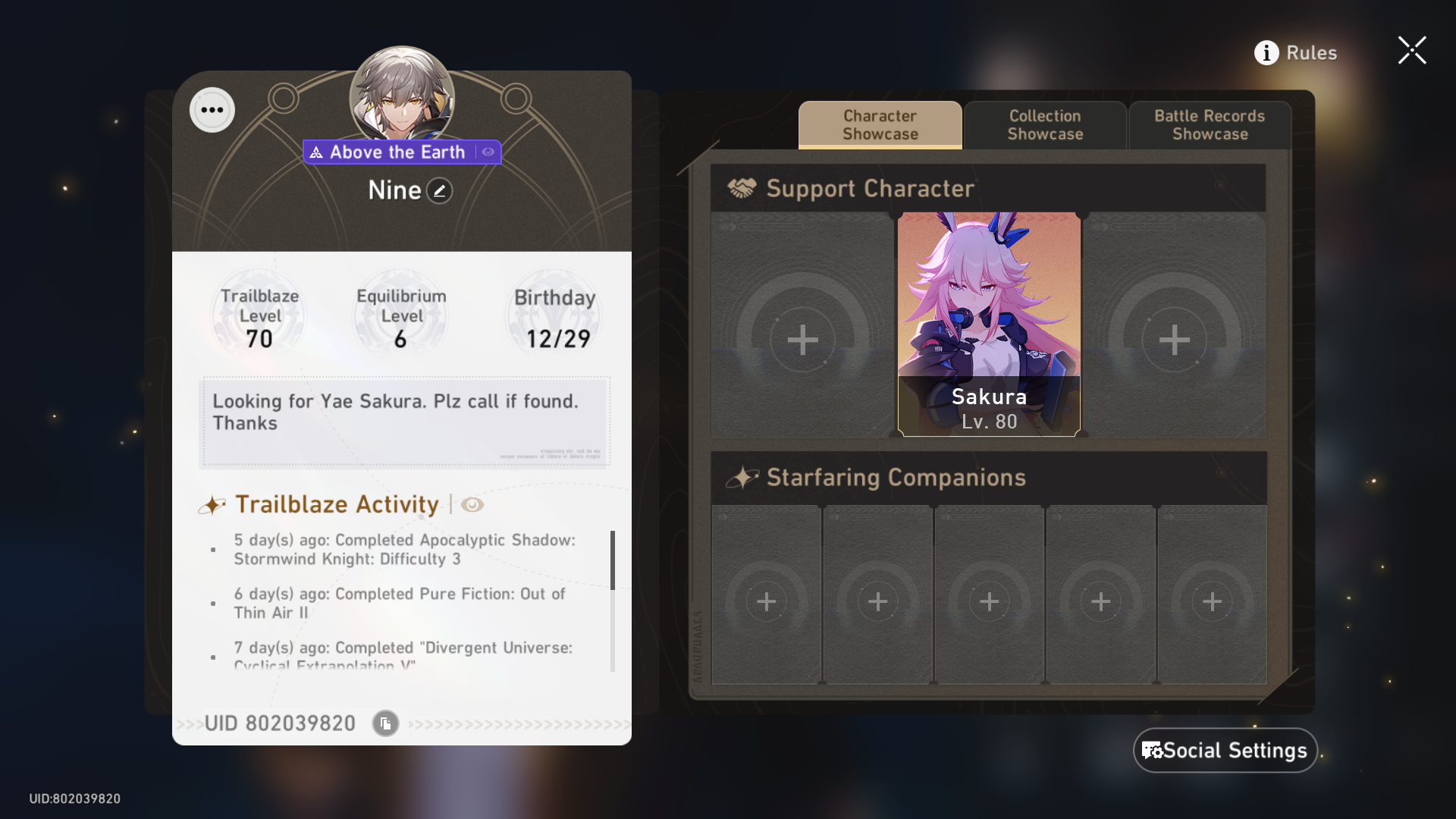The width and height of the screenshot is (1456, 819).
Task: Click the Trailblaze Activity compass icon
Action: (x=214, y=504)
